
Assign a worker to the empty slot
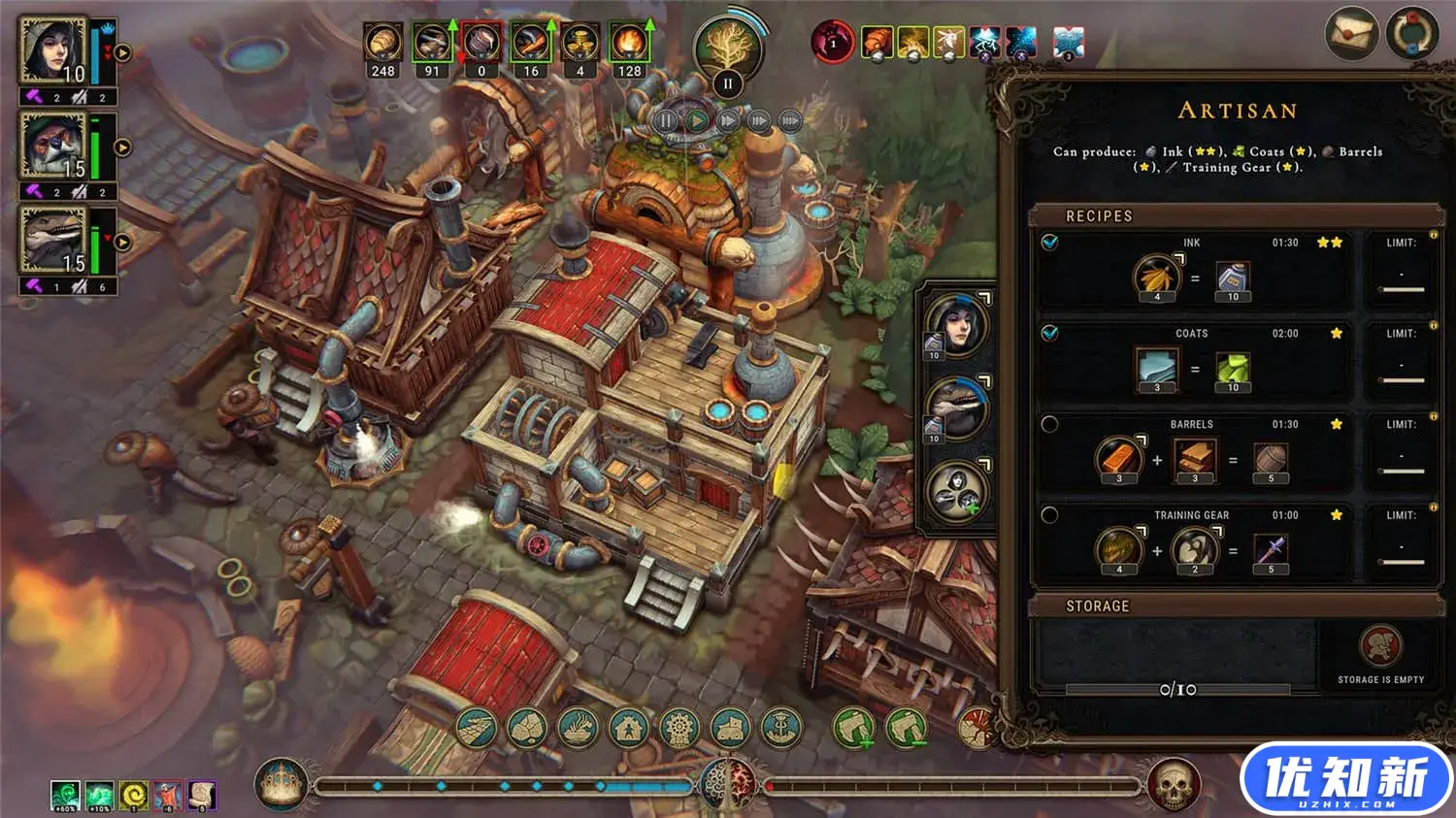click(957, 491)
